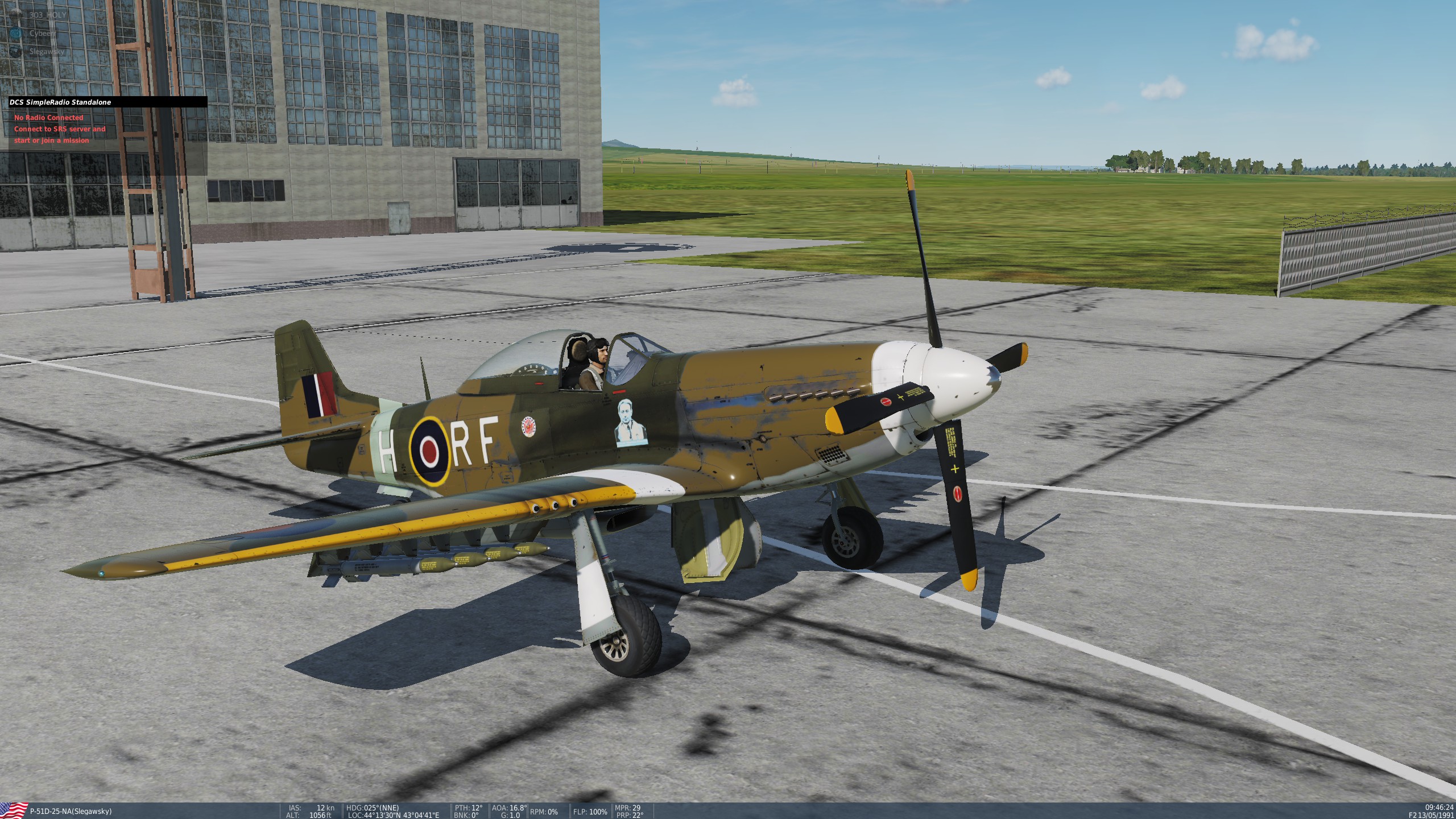
Task: Click the G: 1.0 load indicator
Action: [x=511, y=814]
